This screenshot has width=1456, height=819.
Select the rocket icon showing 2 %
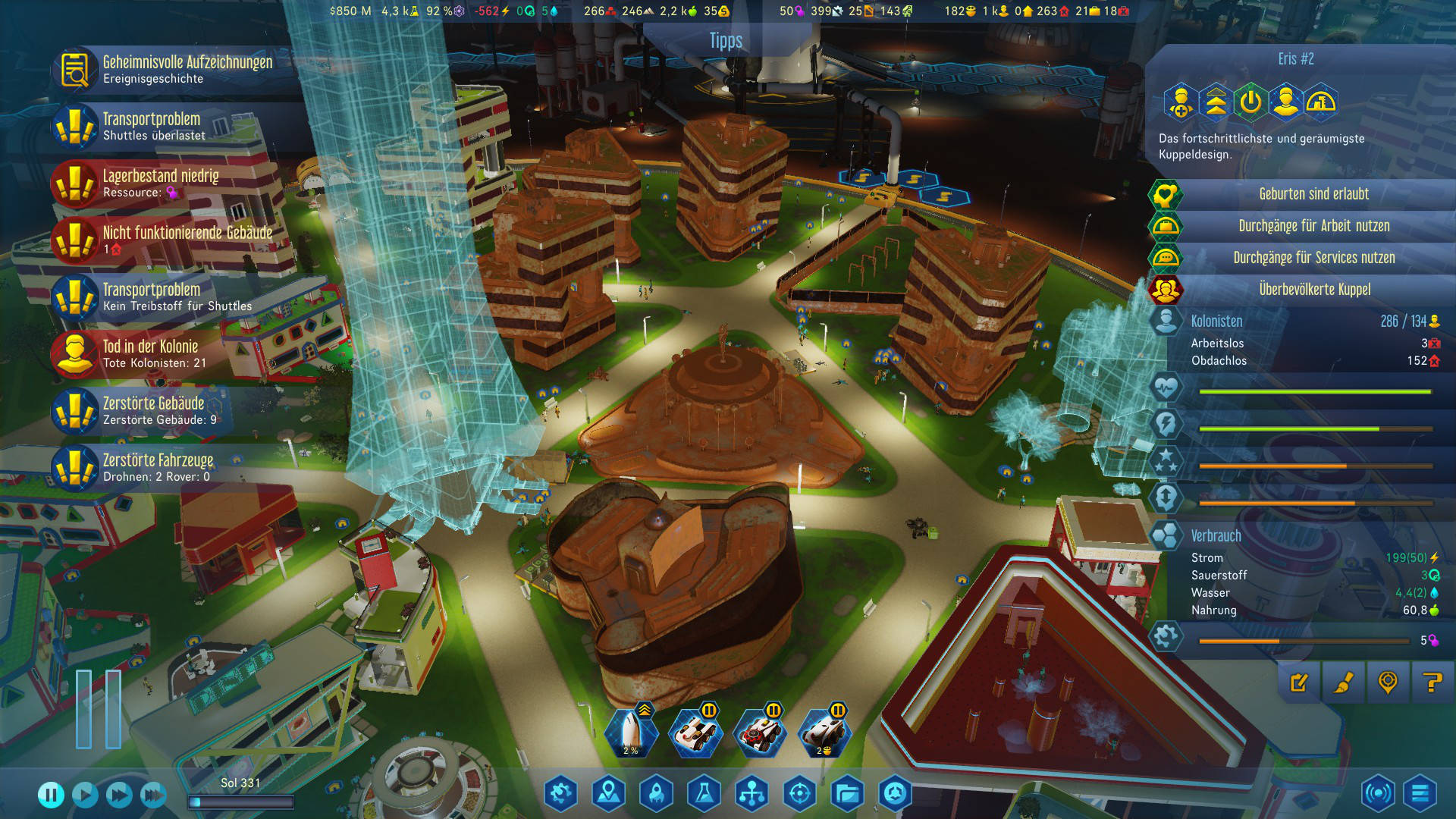pos(631,733)
